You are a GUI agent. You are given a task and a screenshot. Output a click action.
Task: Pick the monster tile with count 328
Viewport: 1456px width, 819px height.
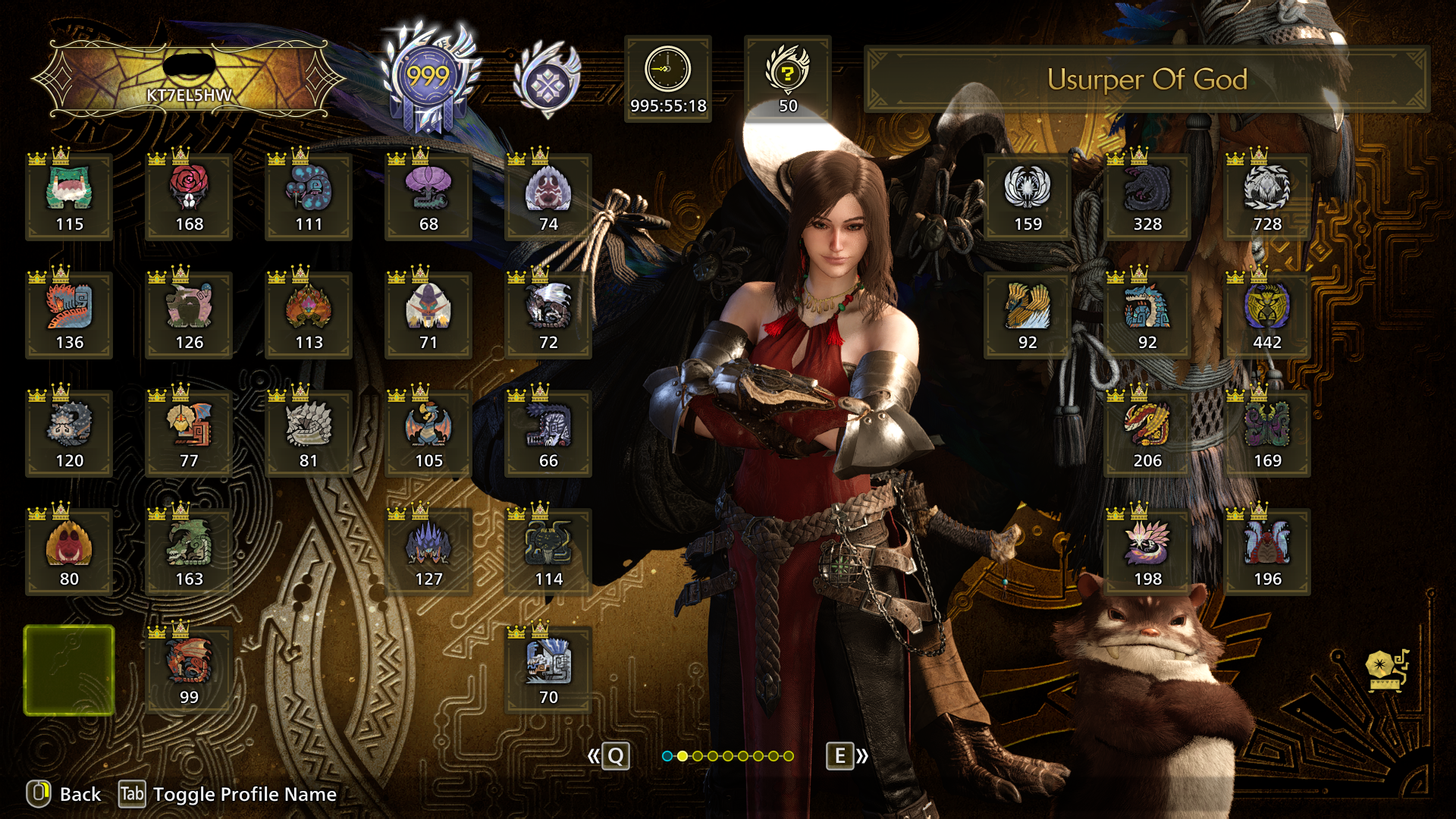pyautogui.click(x=1147, y=197)
